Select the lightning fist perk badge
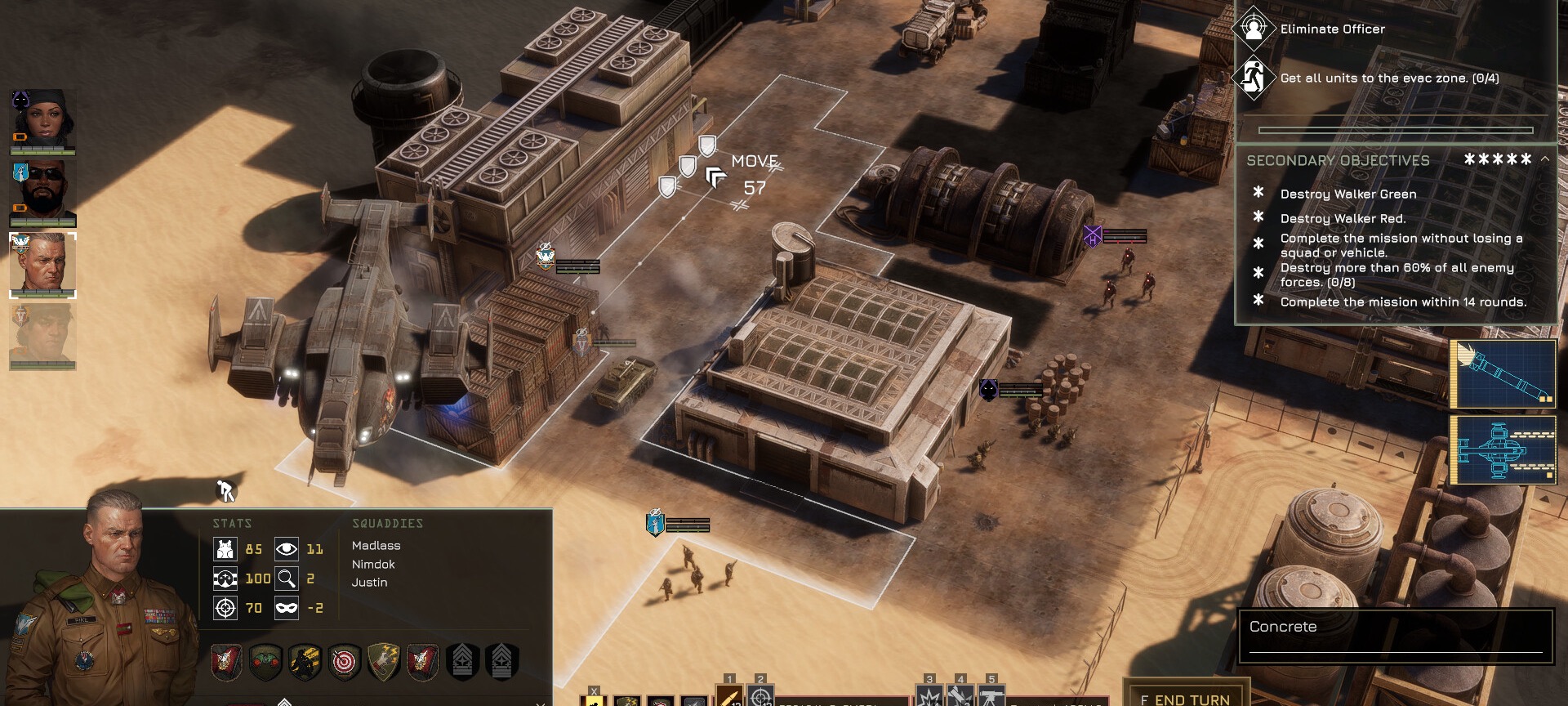Viewport: 1568px width, 706px height. 384,662
